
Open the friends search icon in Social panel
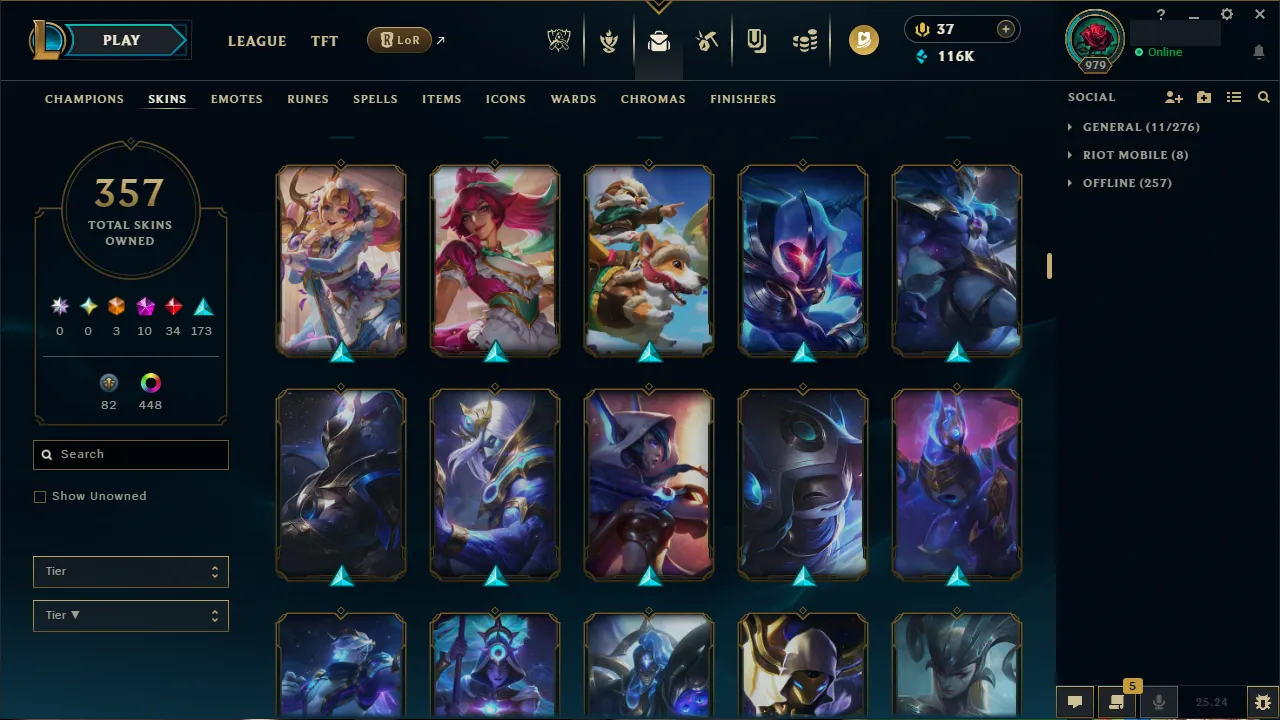[x=1264, y=97]
